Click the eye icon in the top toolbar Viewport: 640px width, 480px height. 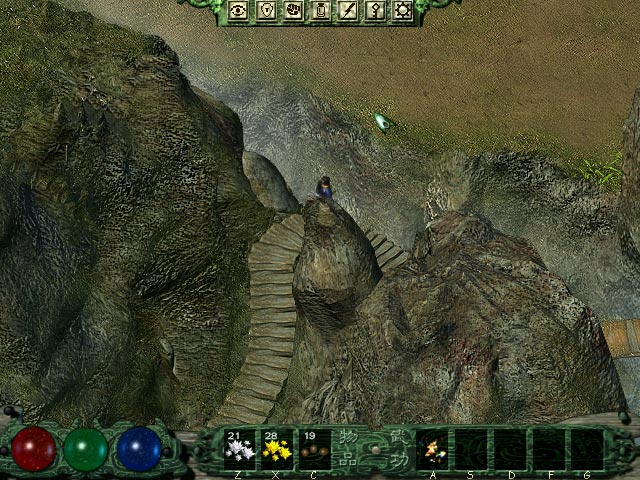point(239,10)
